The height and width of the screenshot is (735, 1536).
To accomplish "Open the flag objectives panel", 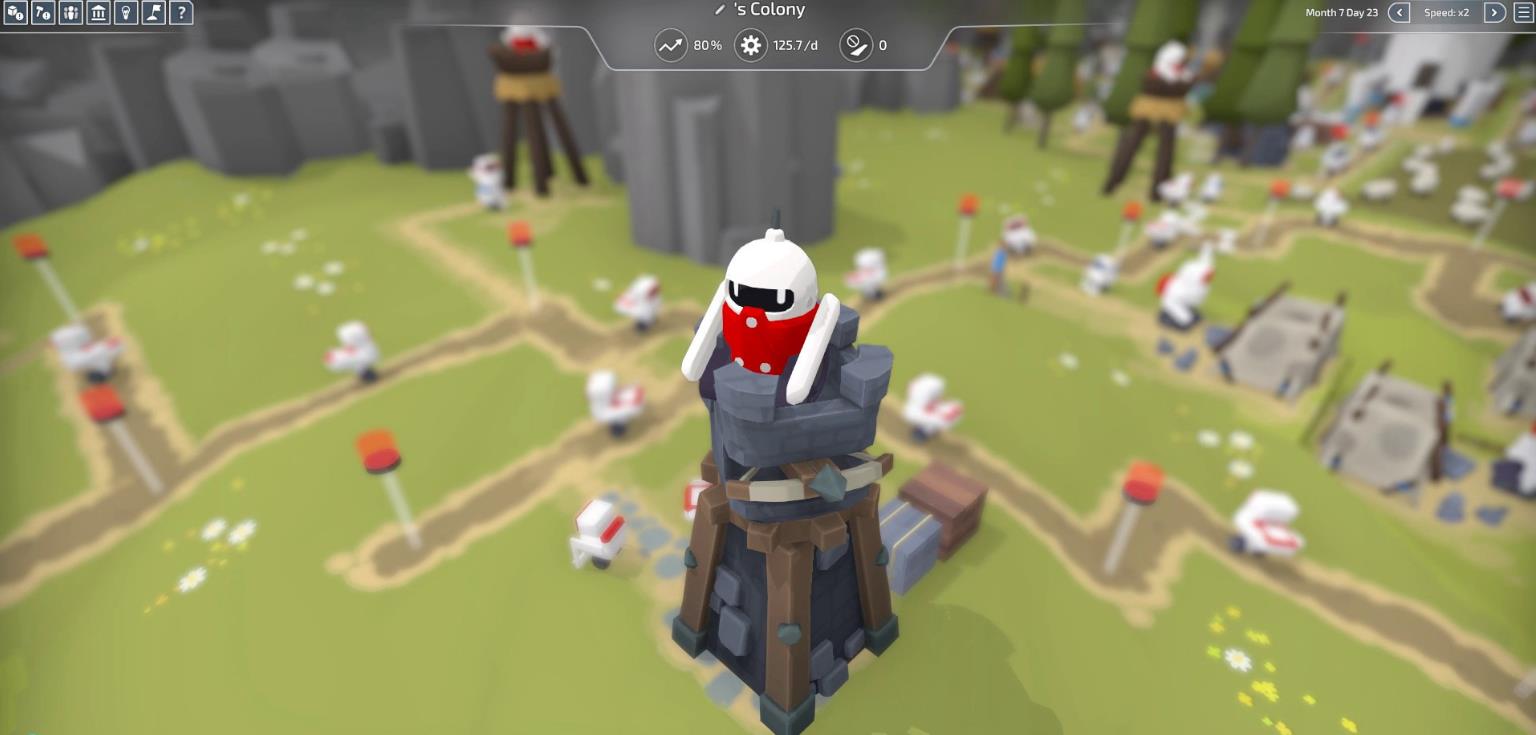I will (x=153, y=13).
